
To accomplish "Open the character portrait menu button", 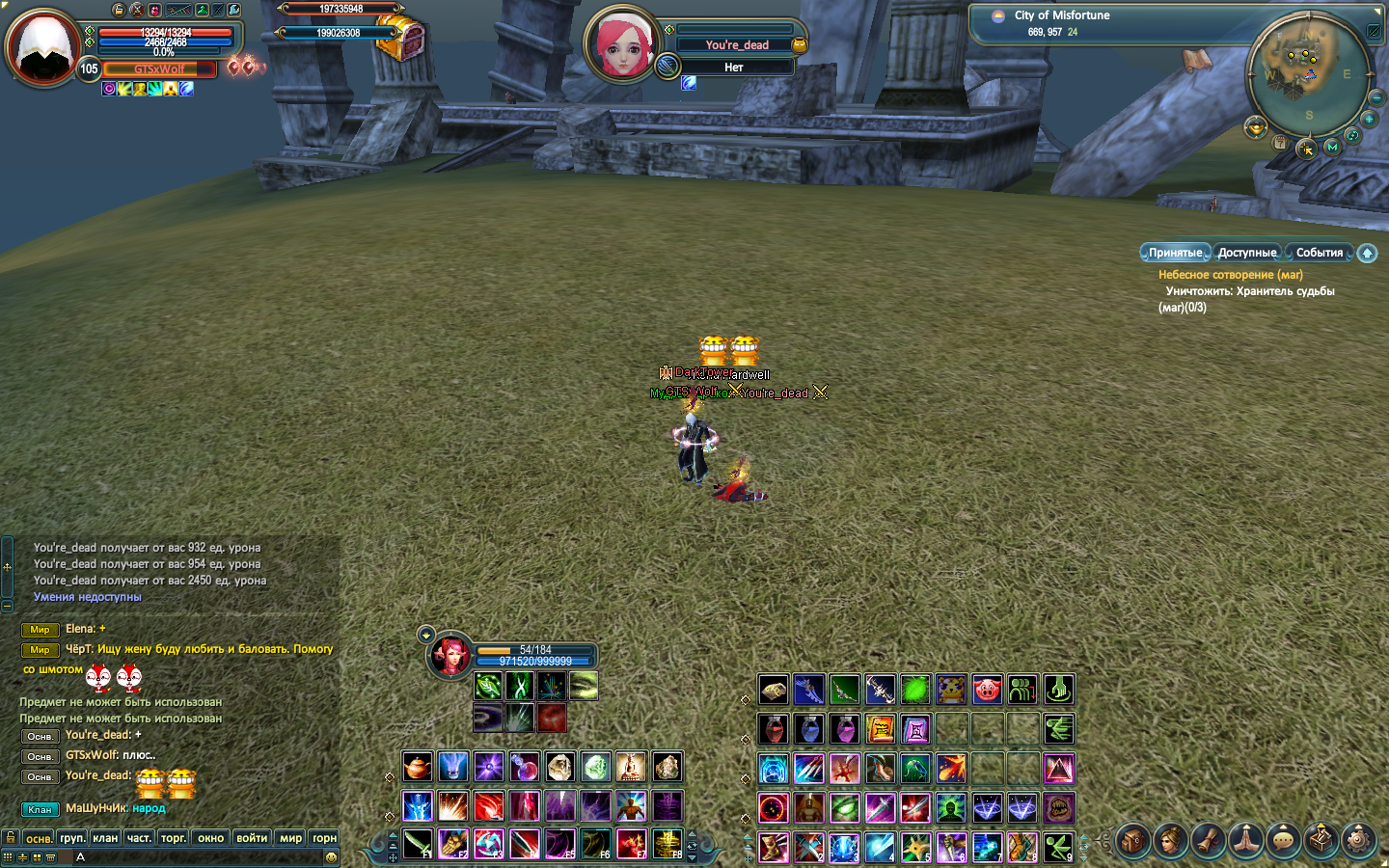I will (x=1171, y=841).
